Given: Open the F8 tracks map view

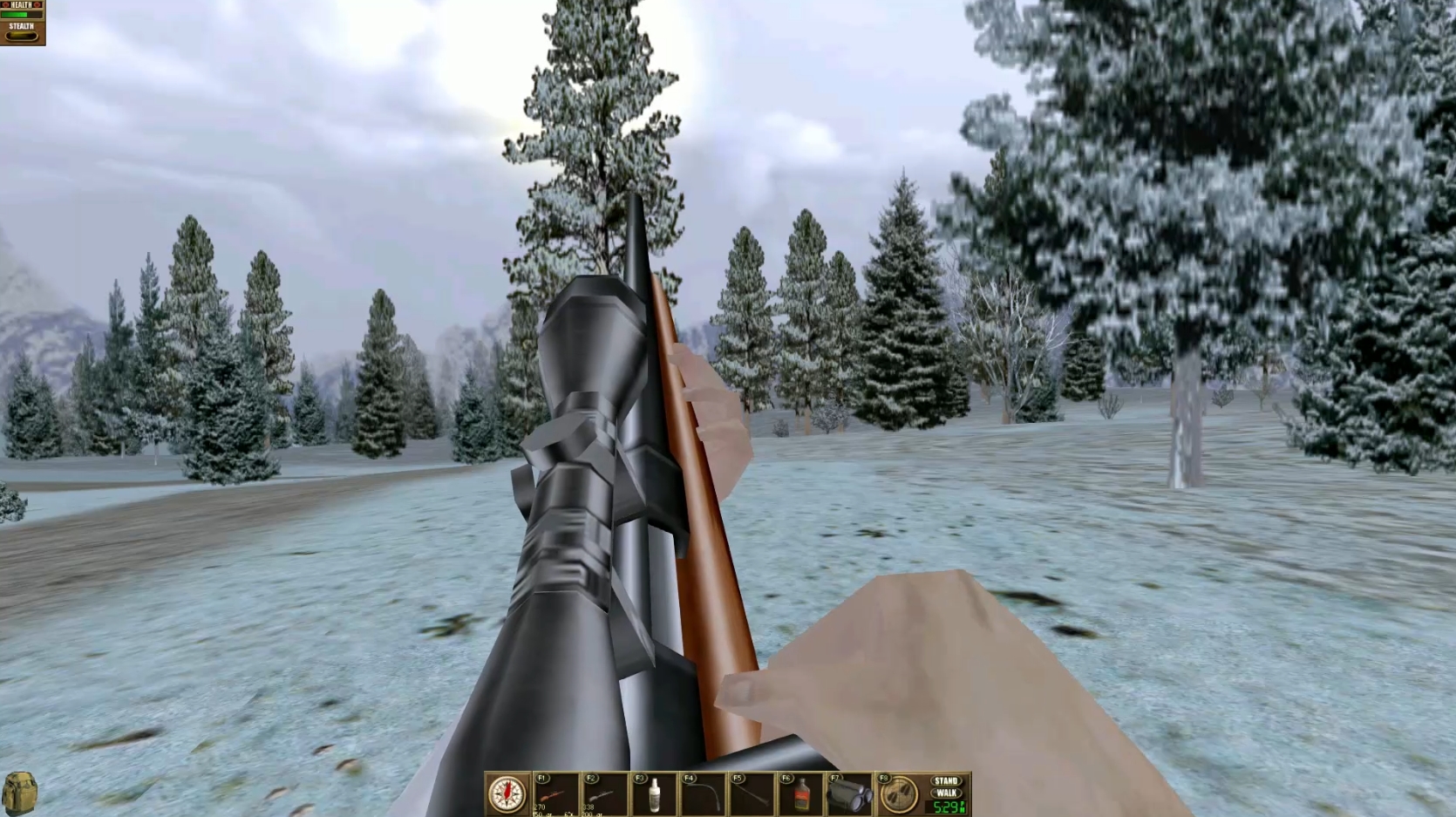Looking at the screenshot, I should click(901, 793).
